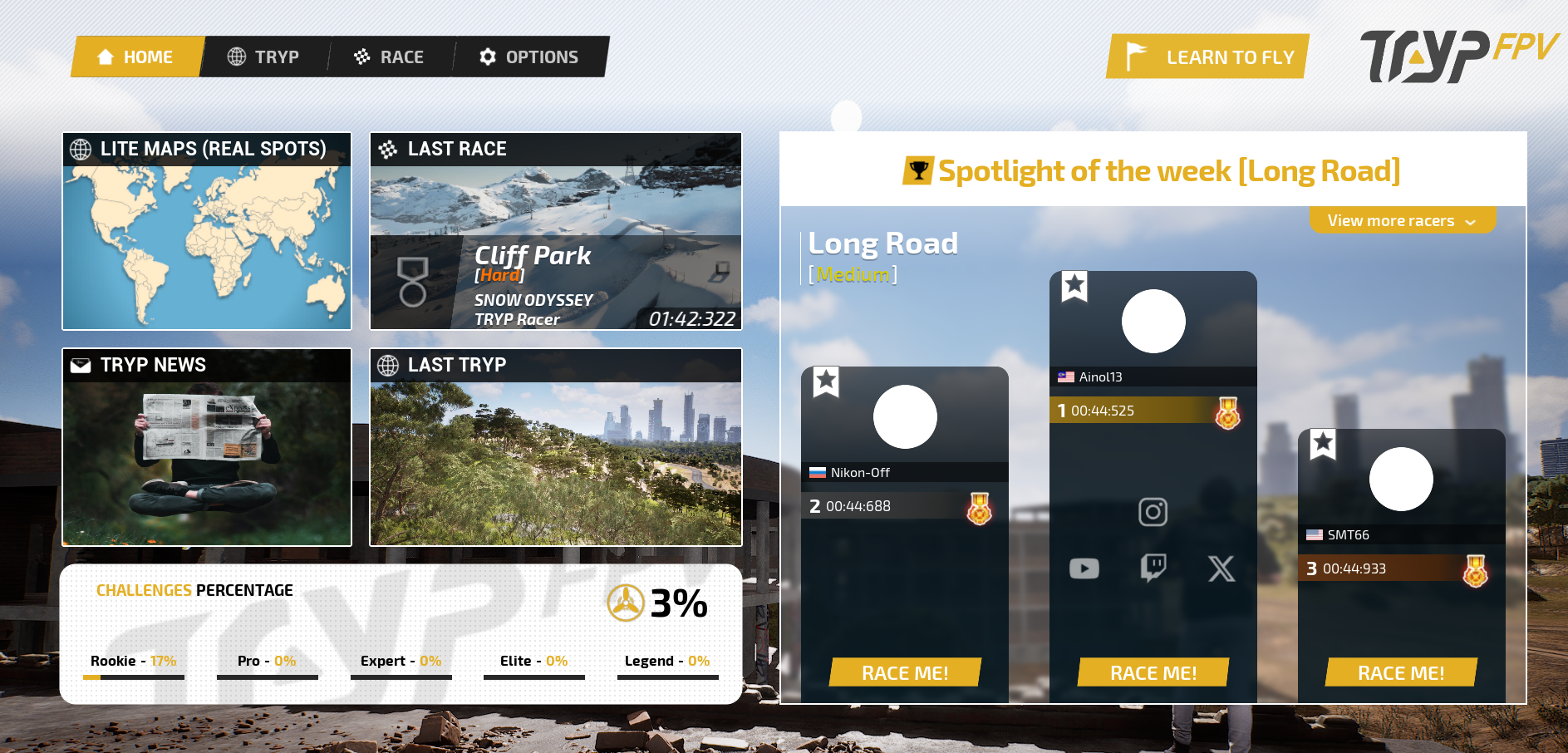Race against SMT66
Image resolution: width=1568 pixels, height=753 pixels.
point(1401,672)
